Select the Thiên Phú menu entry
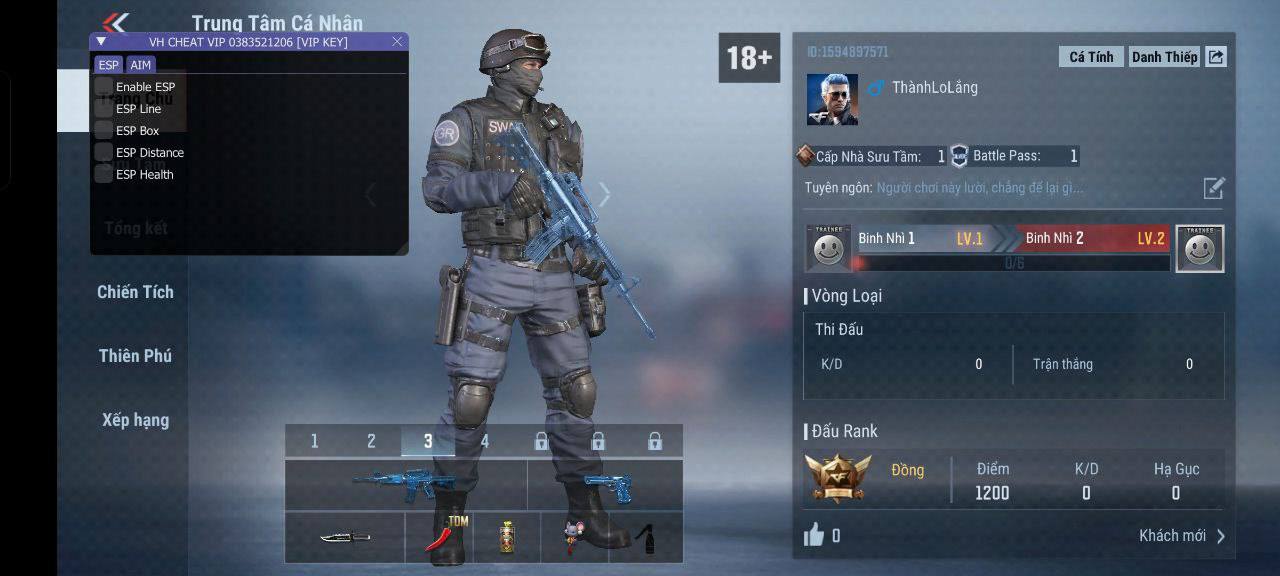 (135, 356)
